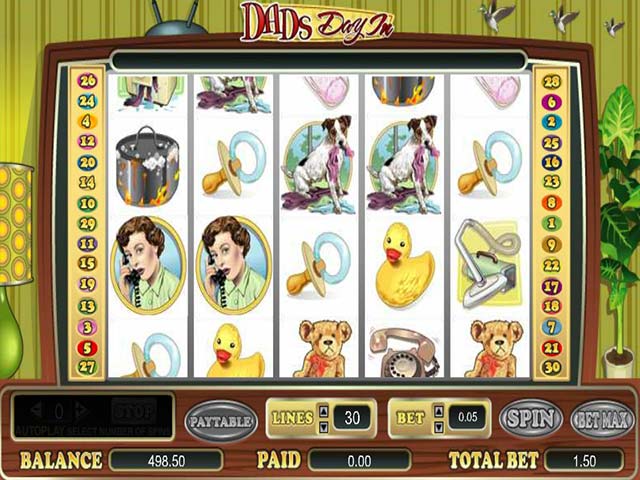This screenshot has width=640, height=480.
Task: Select payline 4 marker
Action: click(x=87, y=122)
